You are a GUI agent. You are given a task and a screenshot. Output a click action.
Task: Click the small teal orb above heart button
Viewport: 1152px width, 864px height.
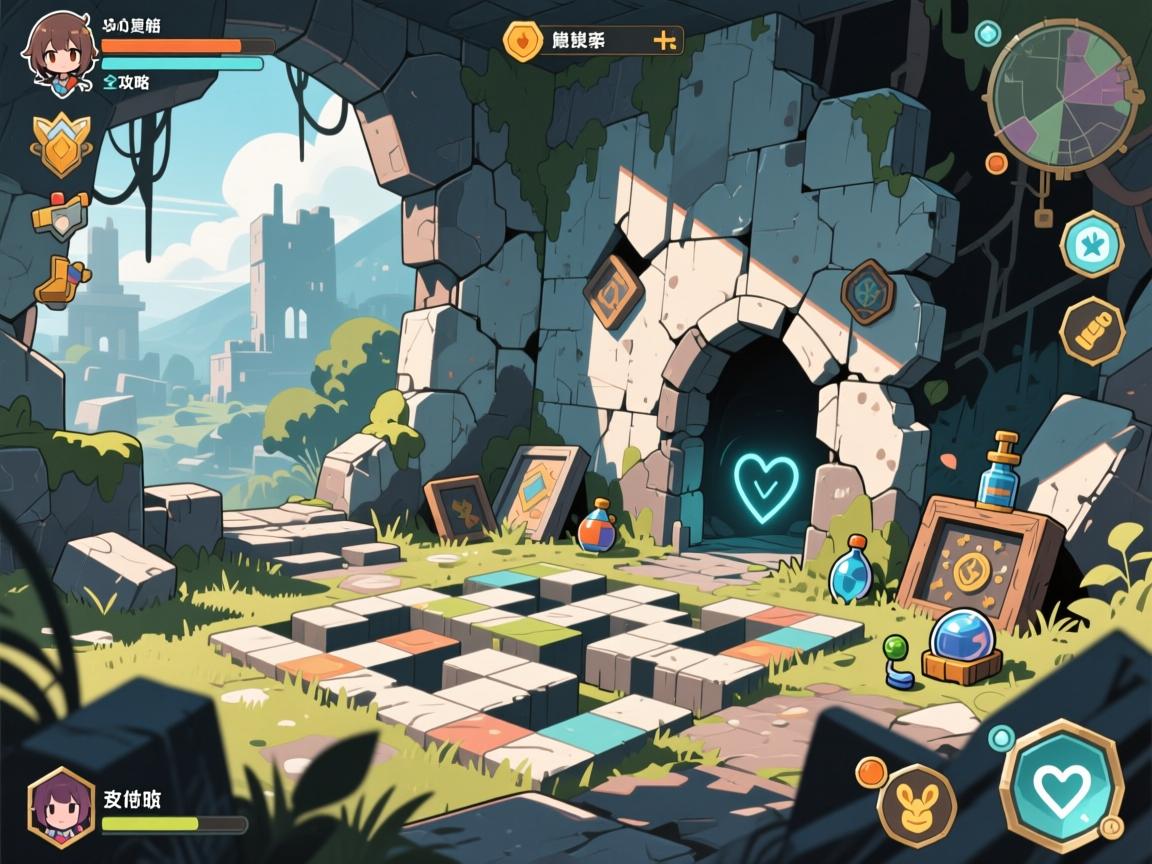1001,738
